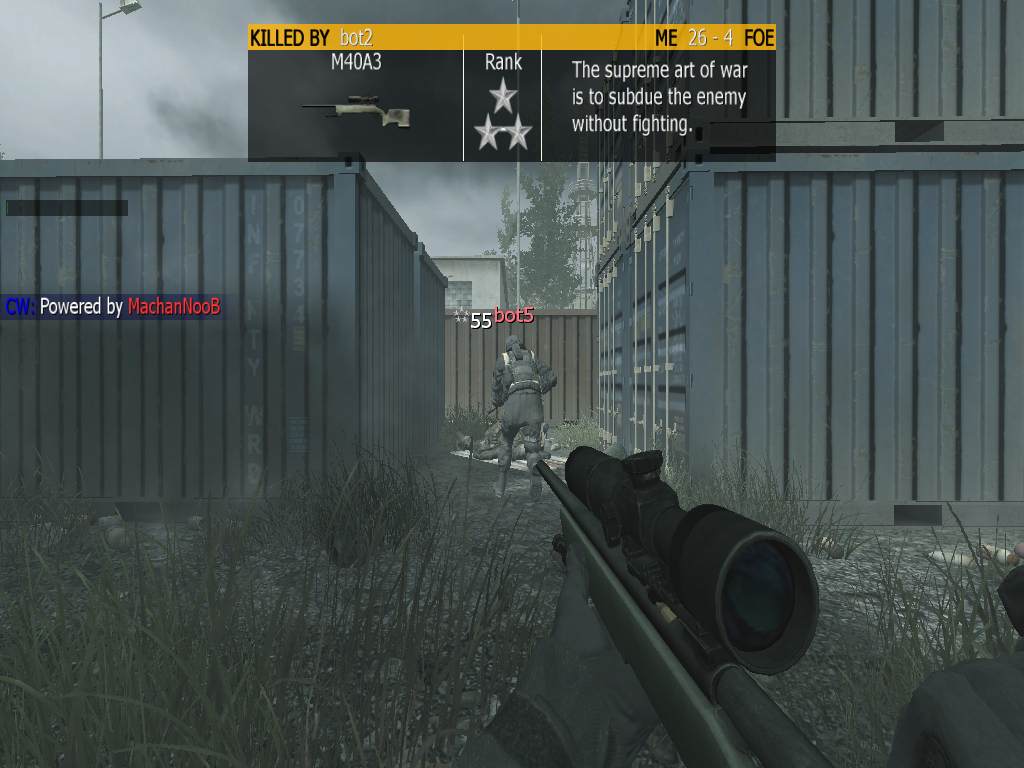Select the three-star rank insignia
Viewport: 1024px width, 768px height.
(503, 117)
